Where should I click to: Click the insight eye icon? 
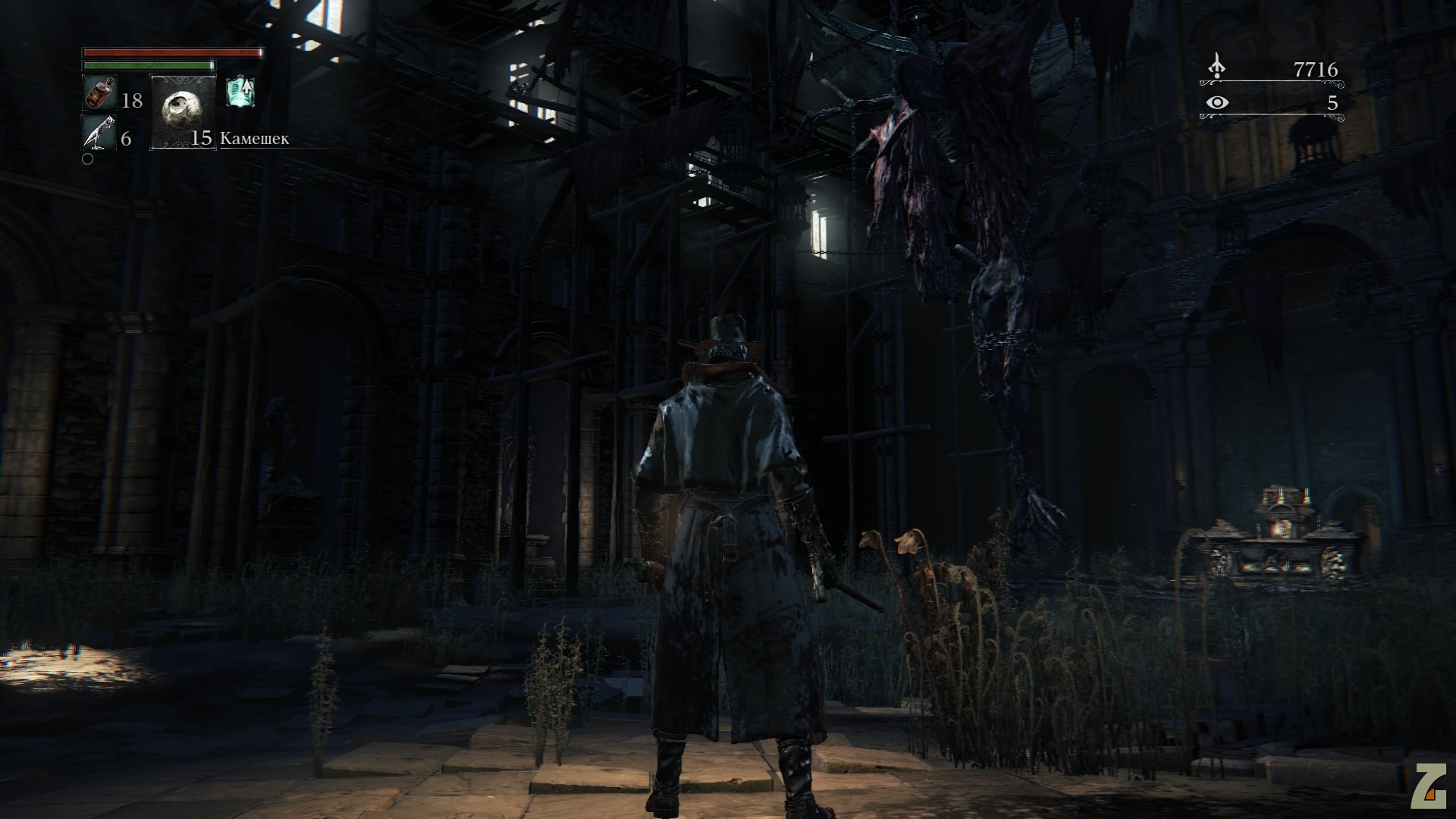1217,102
